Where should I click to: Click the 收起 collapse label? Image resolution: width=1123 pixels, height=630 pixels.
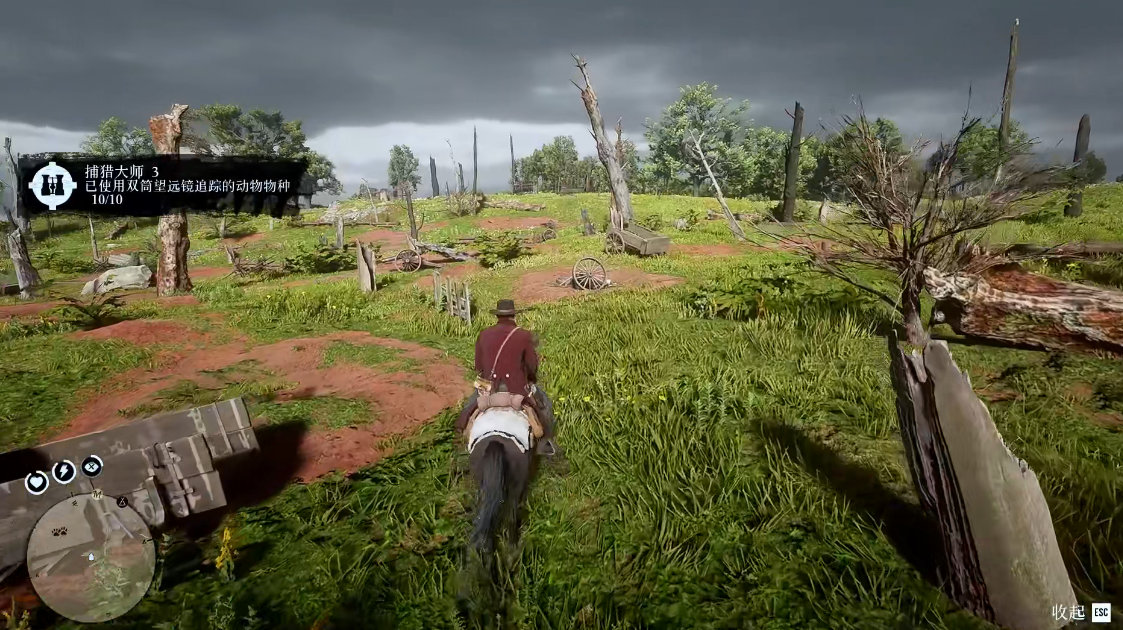pos(1068,612)
